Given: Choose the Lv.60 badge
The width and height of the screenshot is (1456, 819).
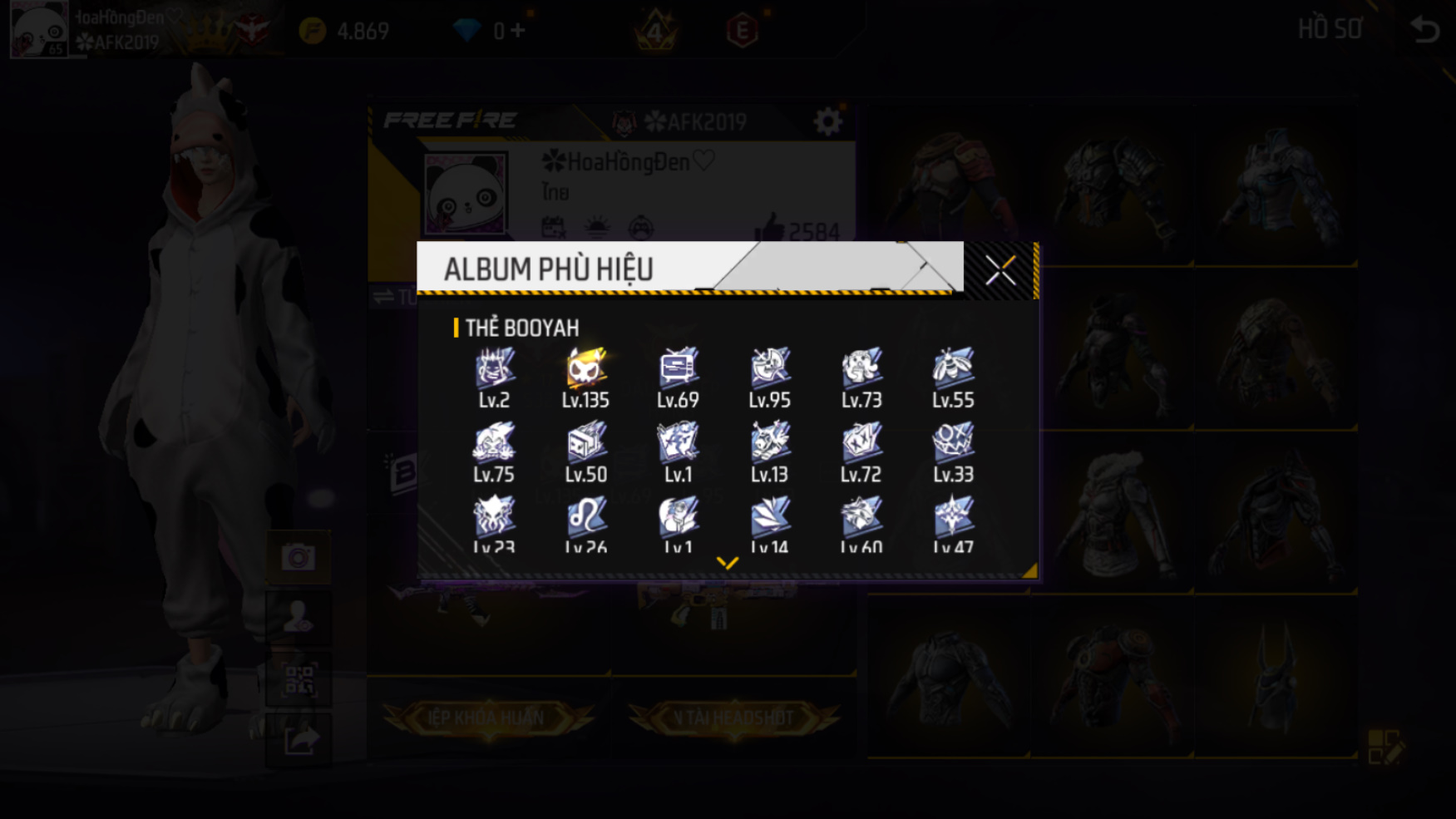Looking at the screenshot, I should [x=861, y=516].
